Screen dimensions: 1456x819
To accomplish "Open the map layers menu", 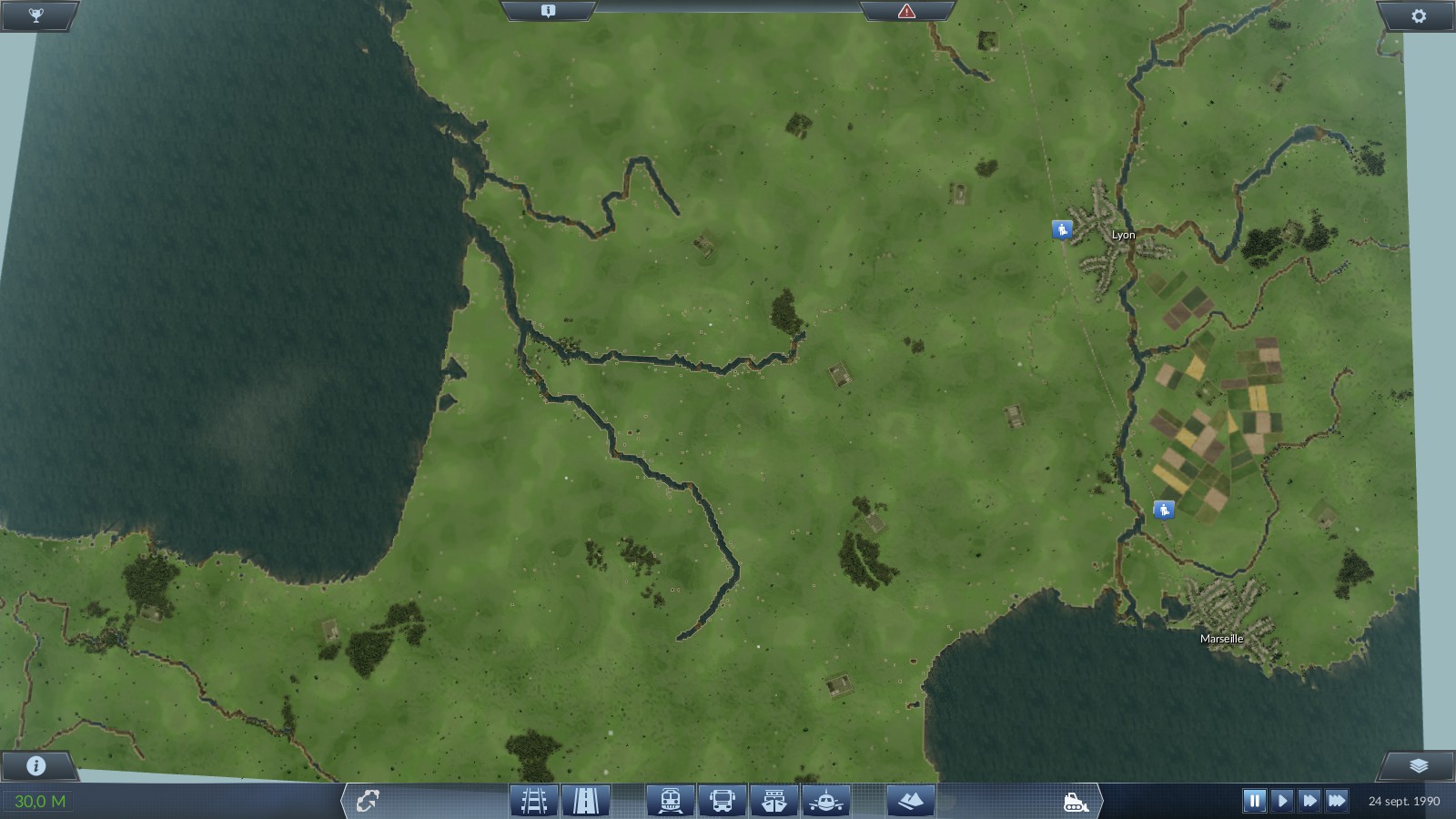I will [x=1419, y=765].
